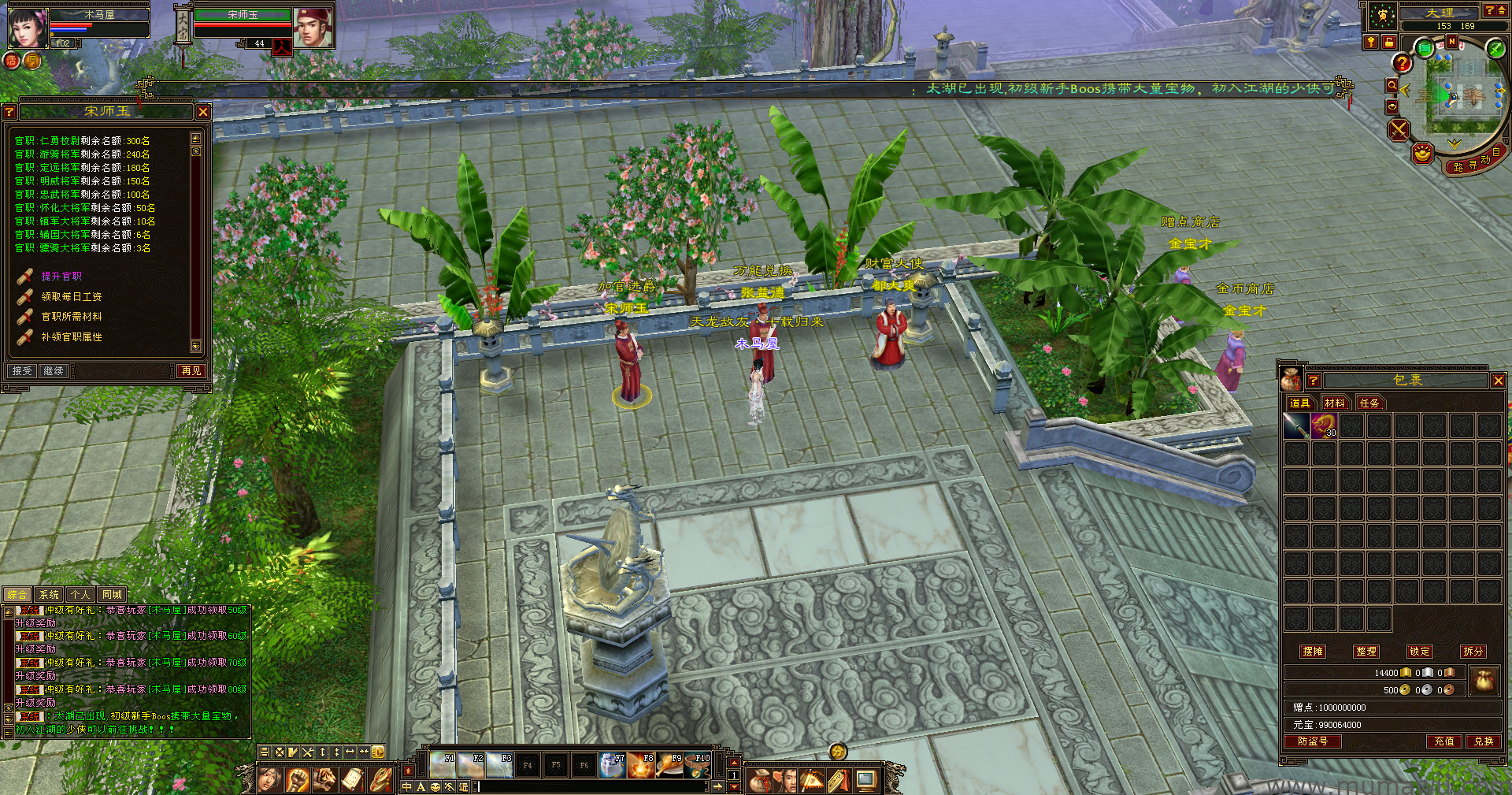Click the 兑换 exchange button

tap(1484, 741)
